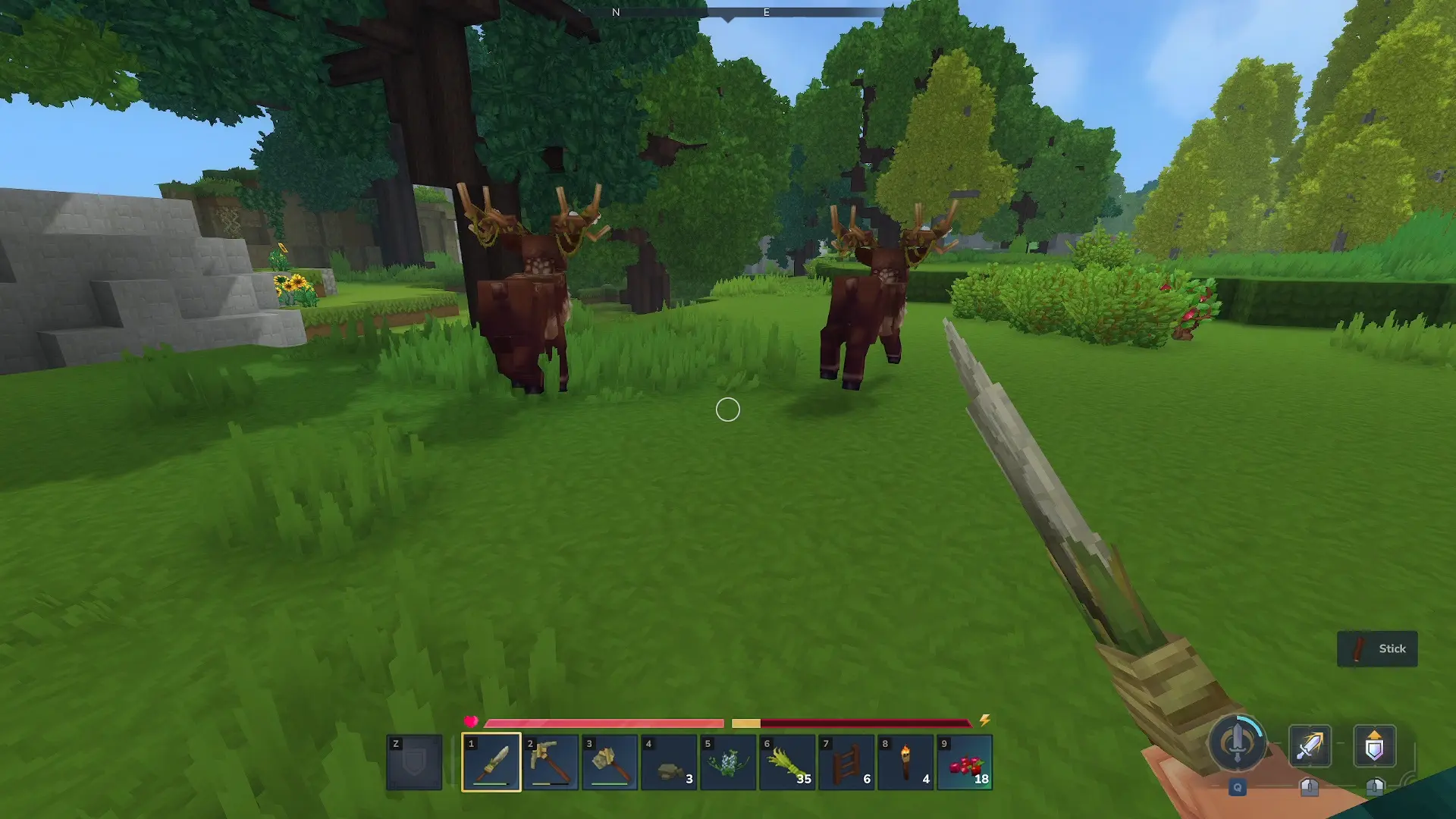The height and width of the screenshot is (819, 1456).
Task: Select the torch hotbar slot
Action: 905,762
